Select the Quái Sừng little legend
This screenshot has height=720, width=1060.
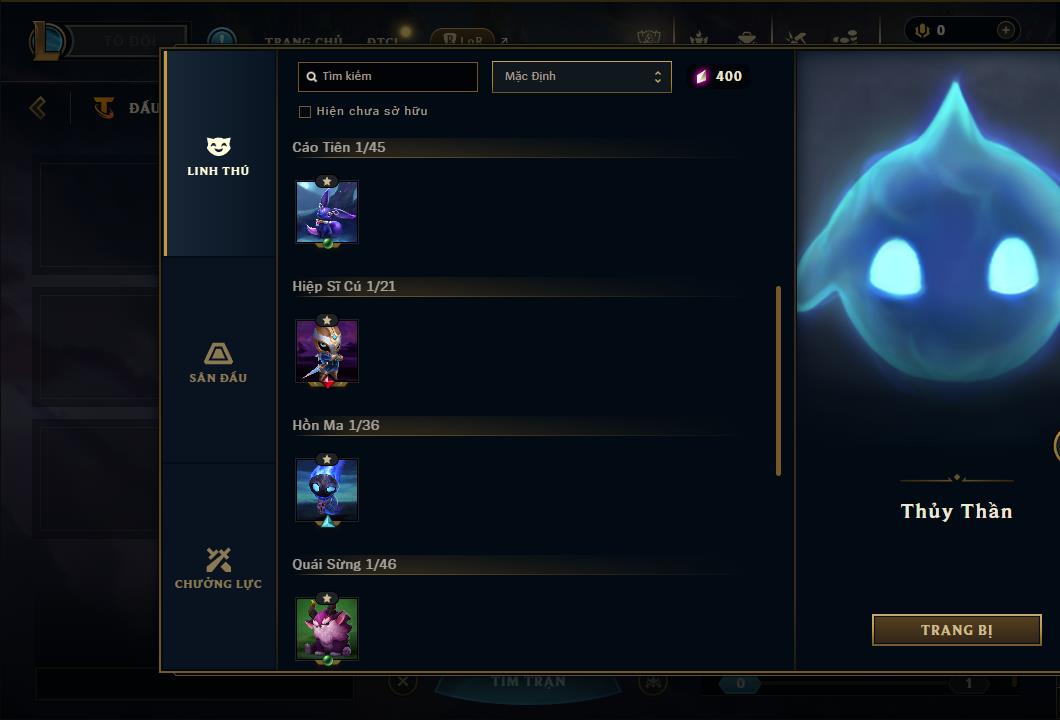click(327, 629)
